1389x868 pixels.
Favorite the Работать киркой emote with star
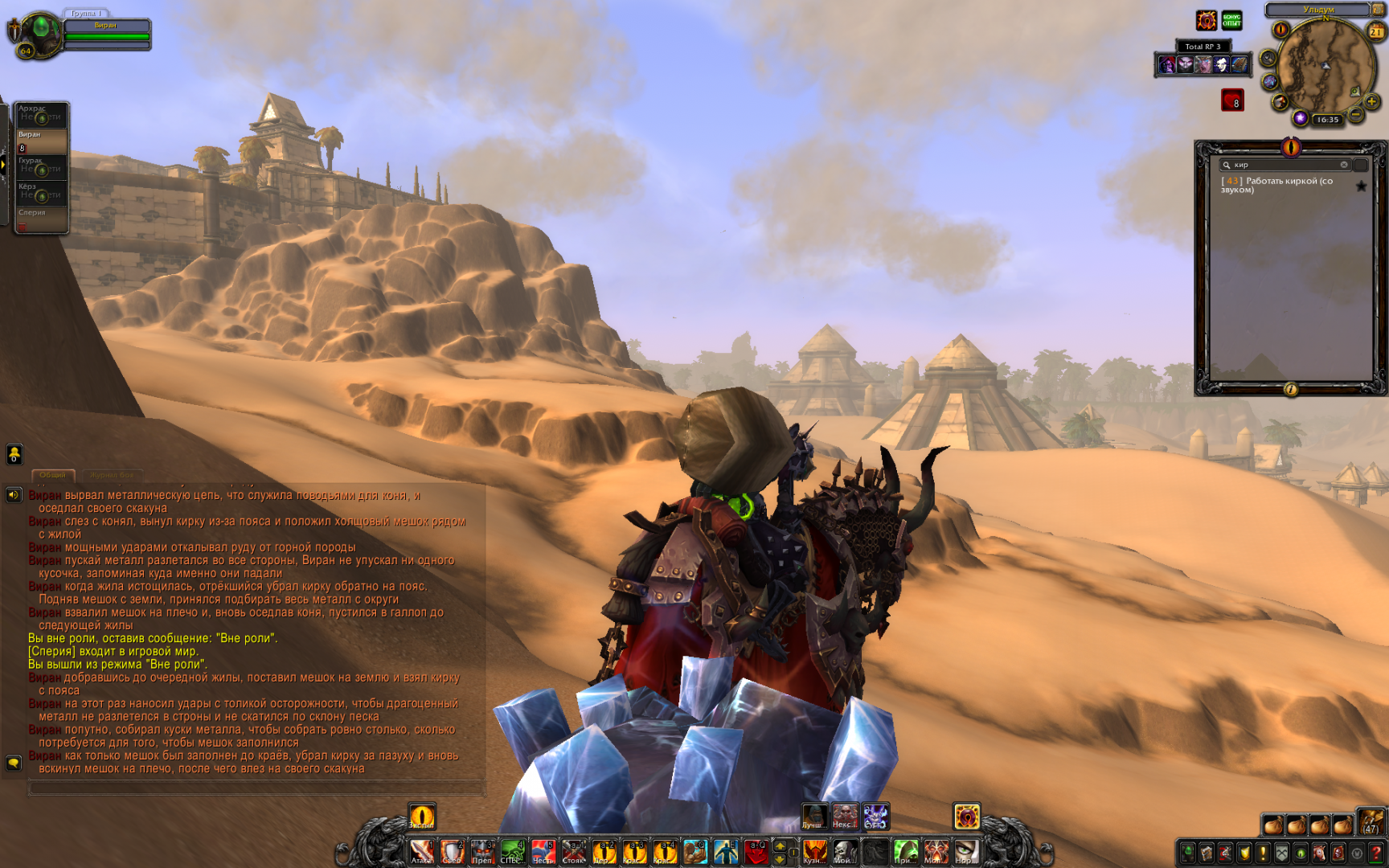point(1361,186)
